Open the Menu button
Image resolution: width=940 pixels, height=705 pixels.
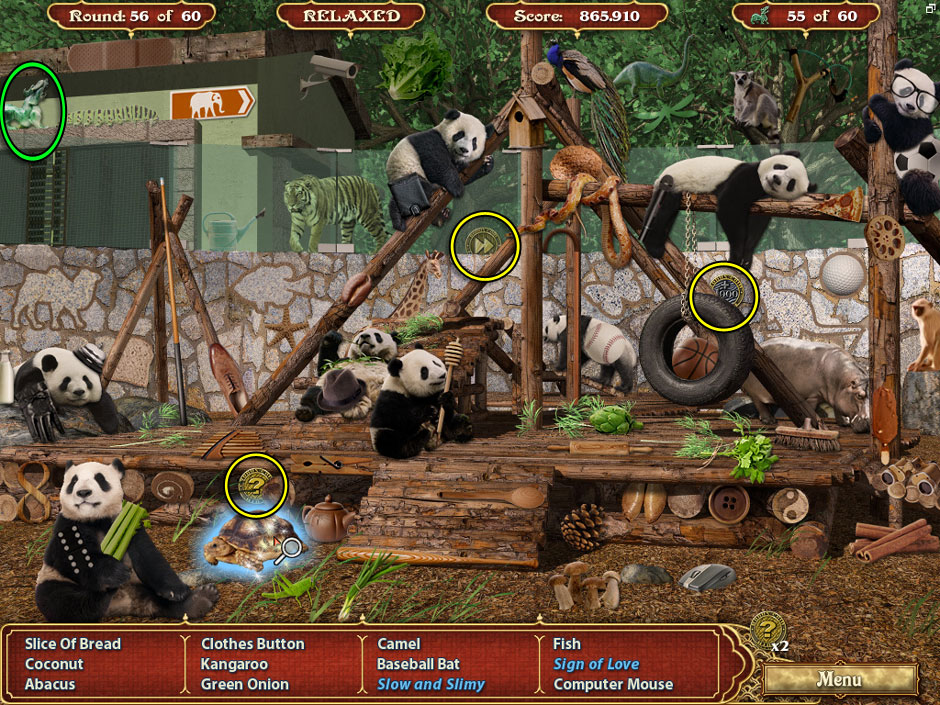[x=838, y=679]
